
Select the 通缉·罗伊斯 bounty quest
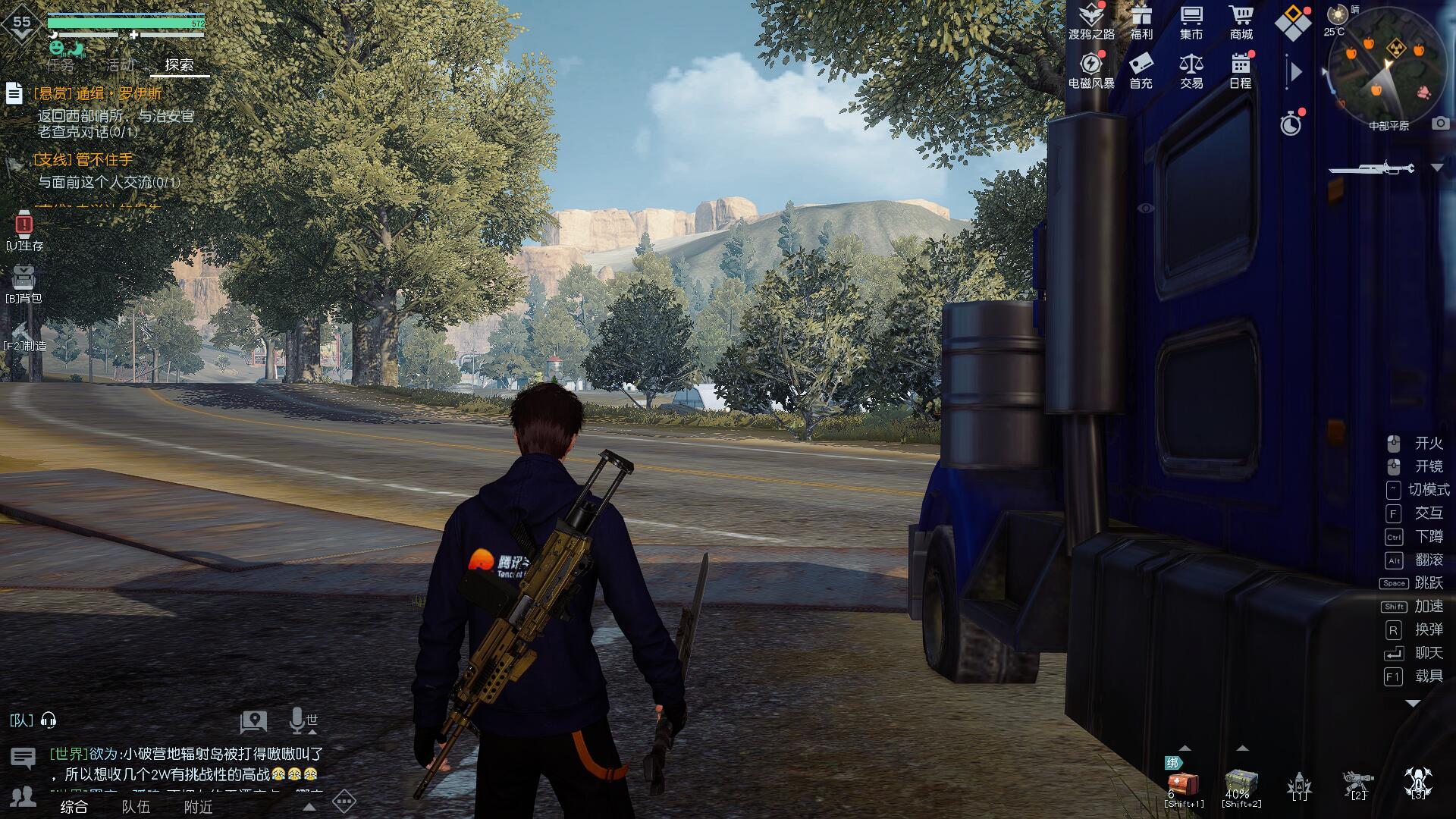99,94
